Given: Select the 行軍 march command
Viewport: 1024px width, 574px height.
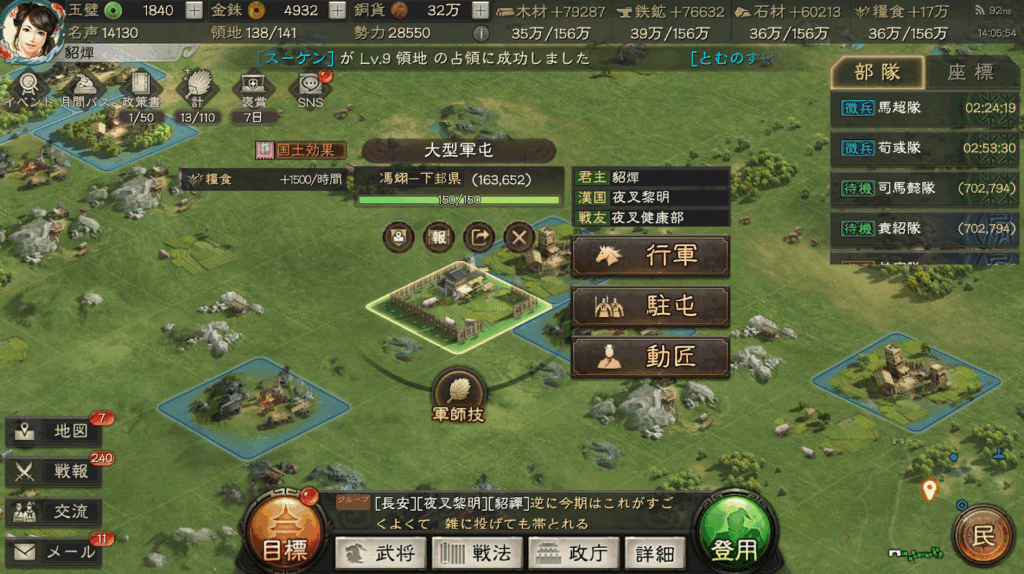Looking at the screenshot, I should click(x=650, y=256).
